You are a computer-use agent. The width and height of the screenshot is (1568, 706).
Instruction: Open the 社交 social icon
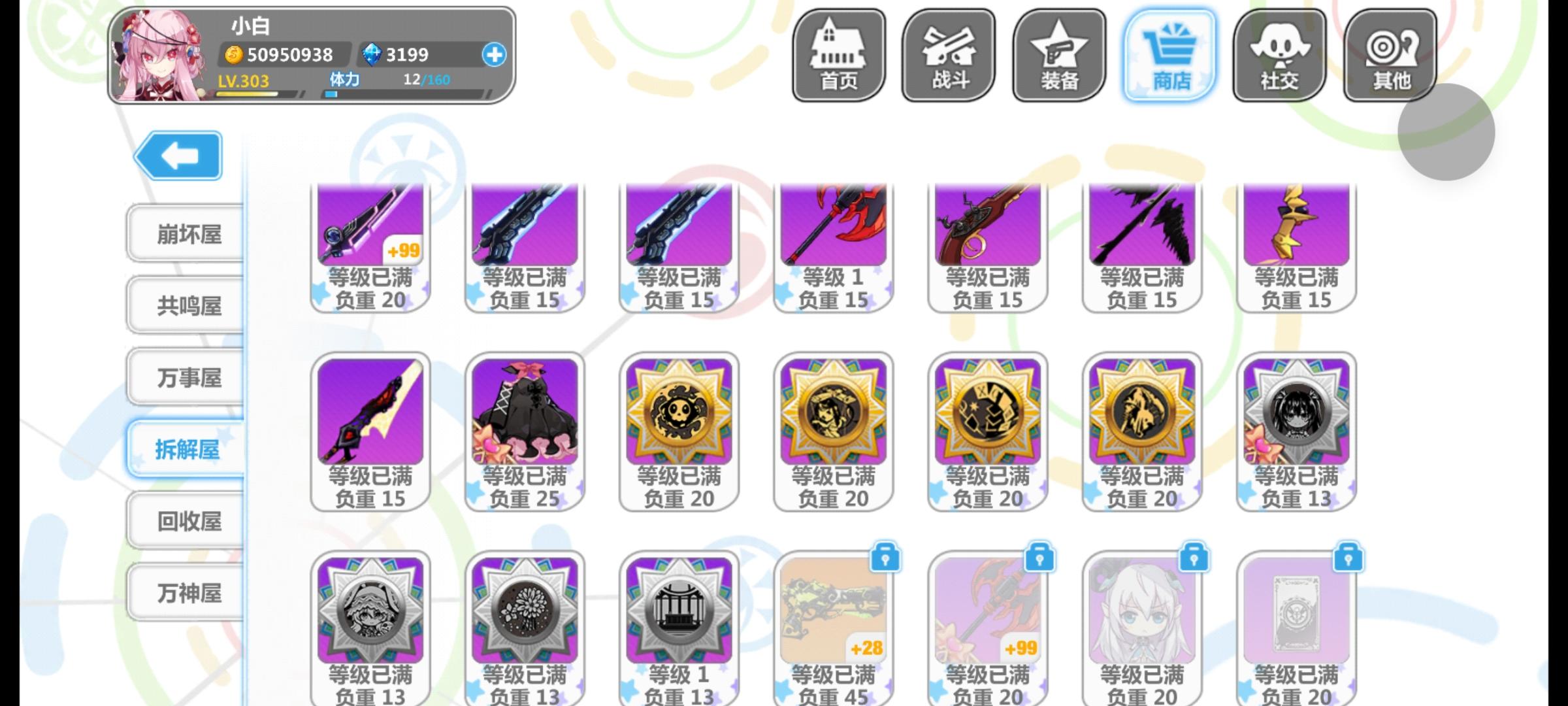[x=1280, y=52]
